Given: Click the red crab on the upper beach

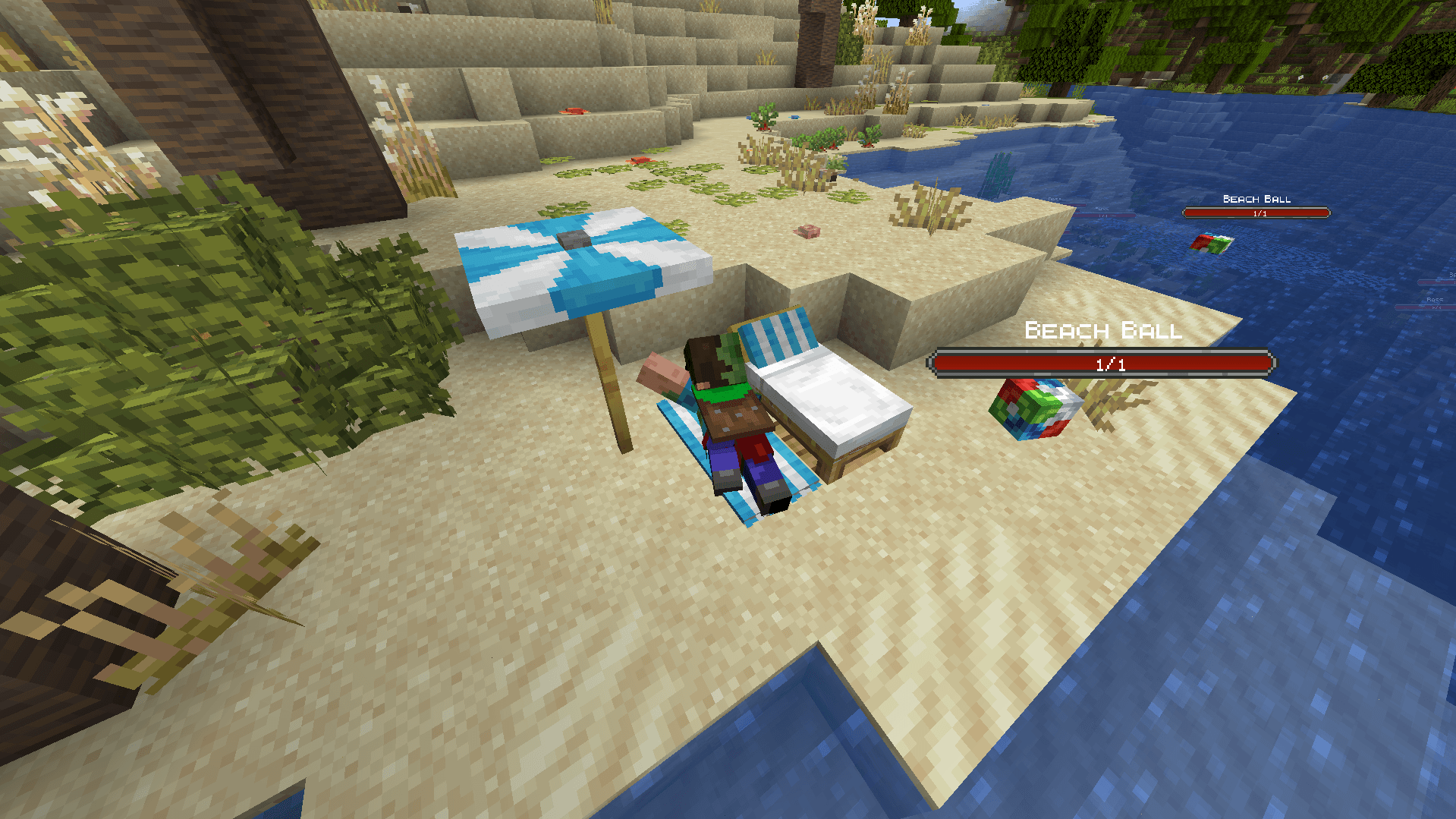Looking at the screenshot, I should pos(574,111).
